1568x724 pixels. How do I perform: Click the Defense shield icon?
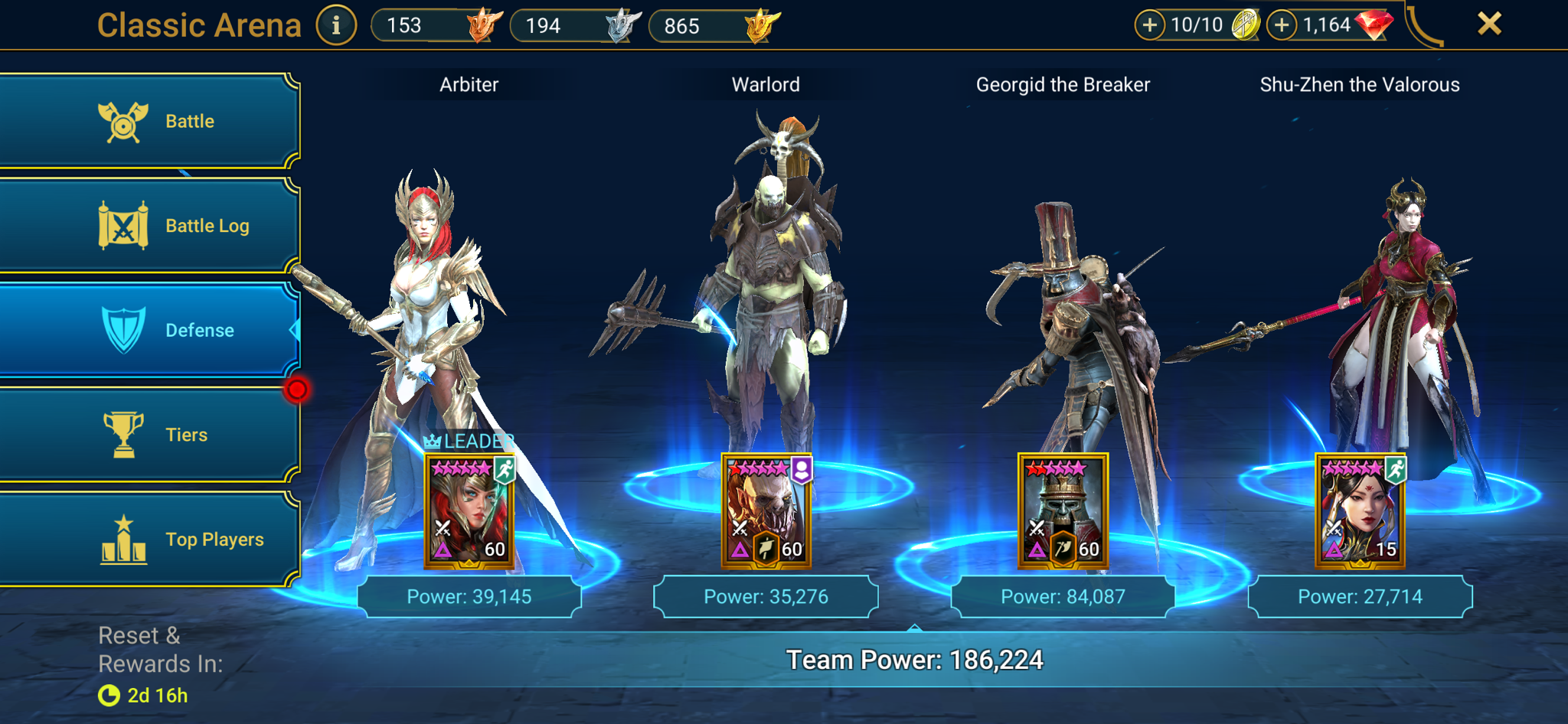coord(122,330)
